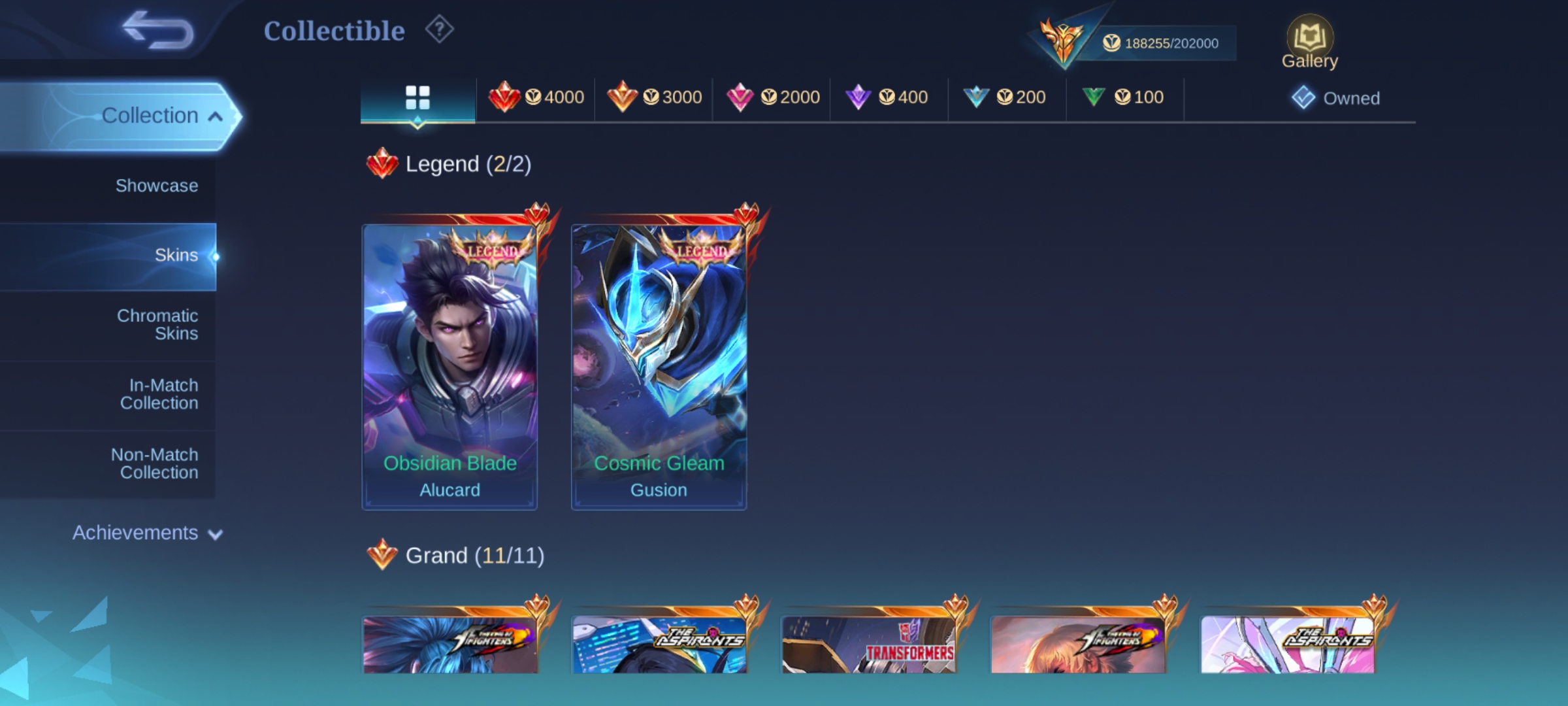Go back using the return arrow
Screen dimensions: 1568x706
point(159,30)
